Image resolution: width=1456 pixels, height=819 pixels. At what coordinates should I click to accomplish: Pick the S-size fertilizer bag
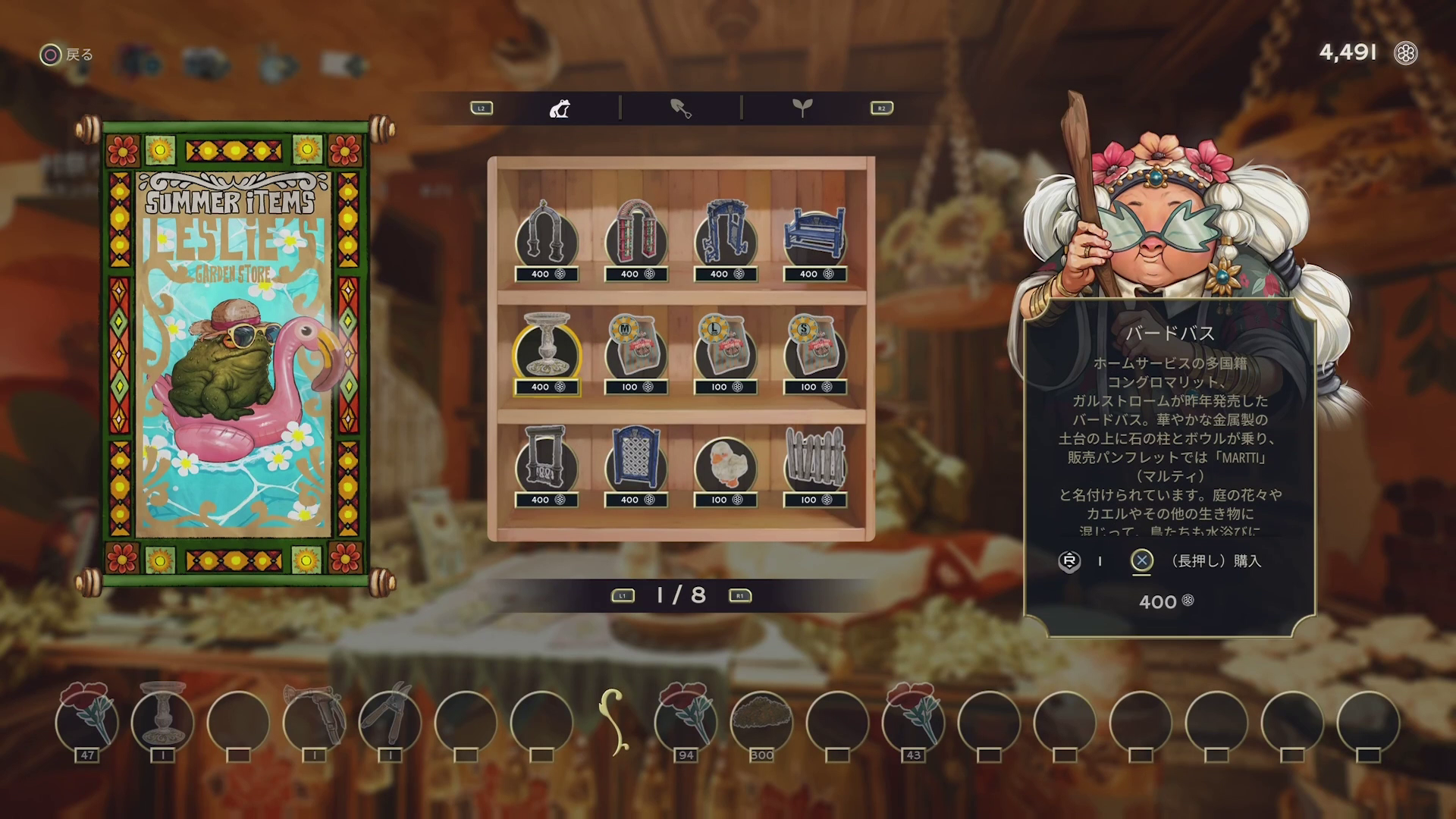tap(815, 352)
